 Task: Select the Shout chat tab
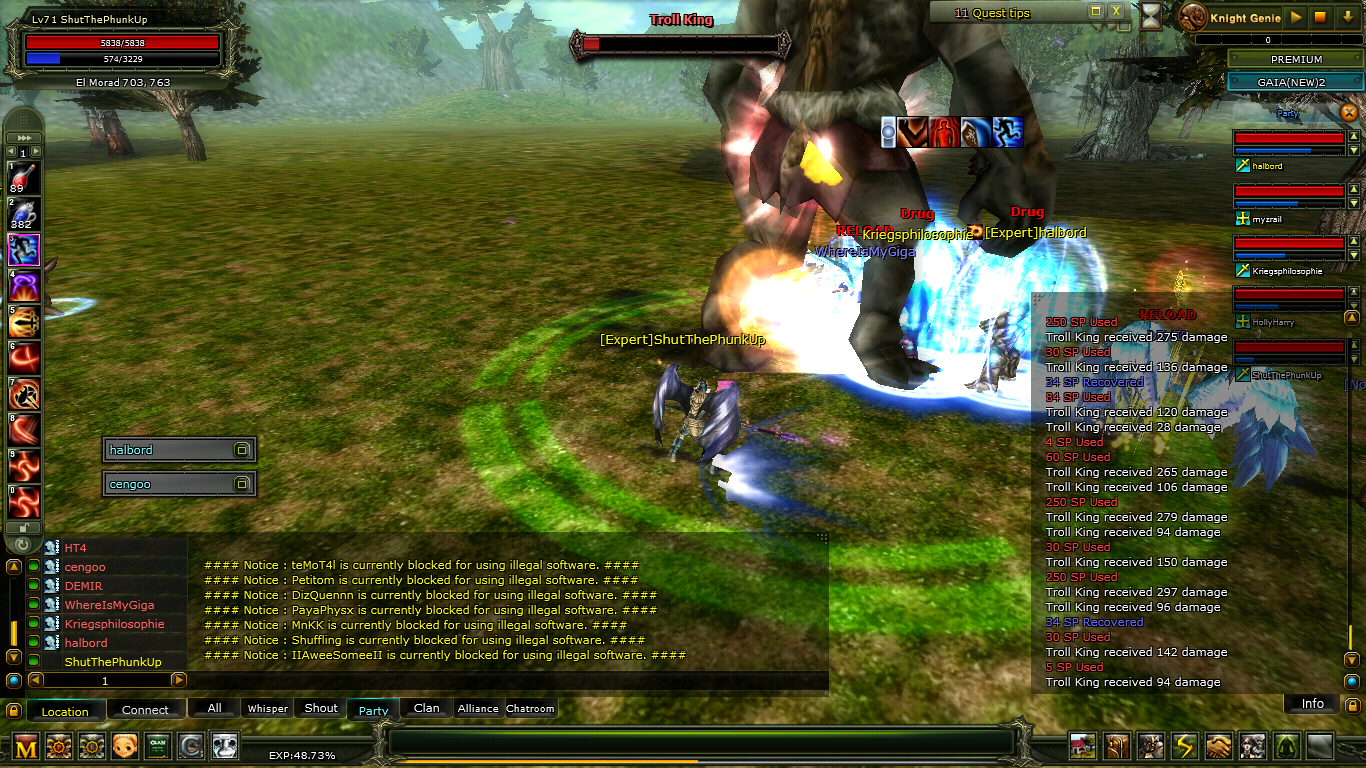(321, 708)
